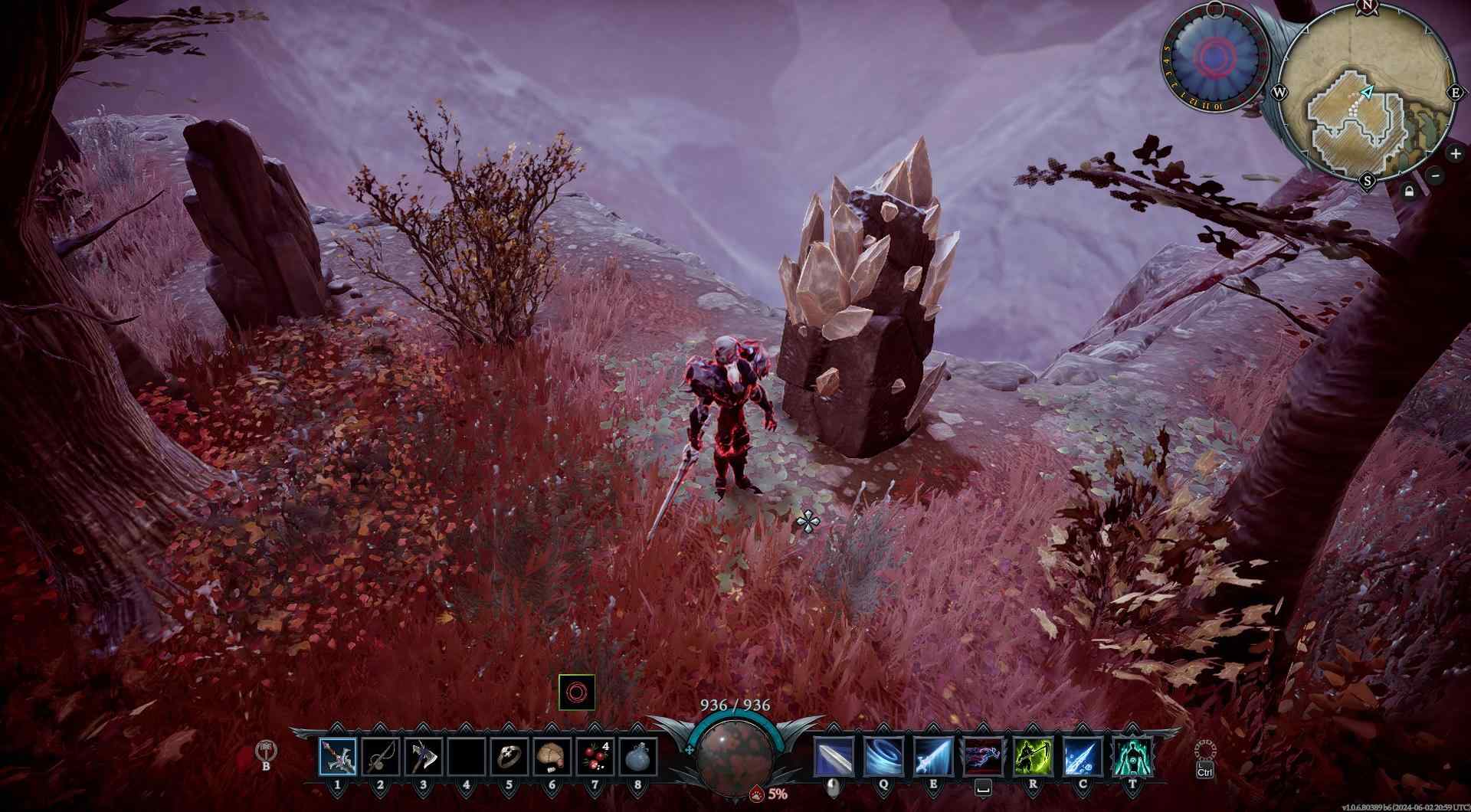Use the blue flask in slot 8
Viewport: 1471px width, 812px height.
tap(637, 756)
